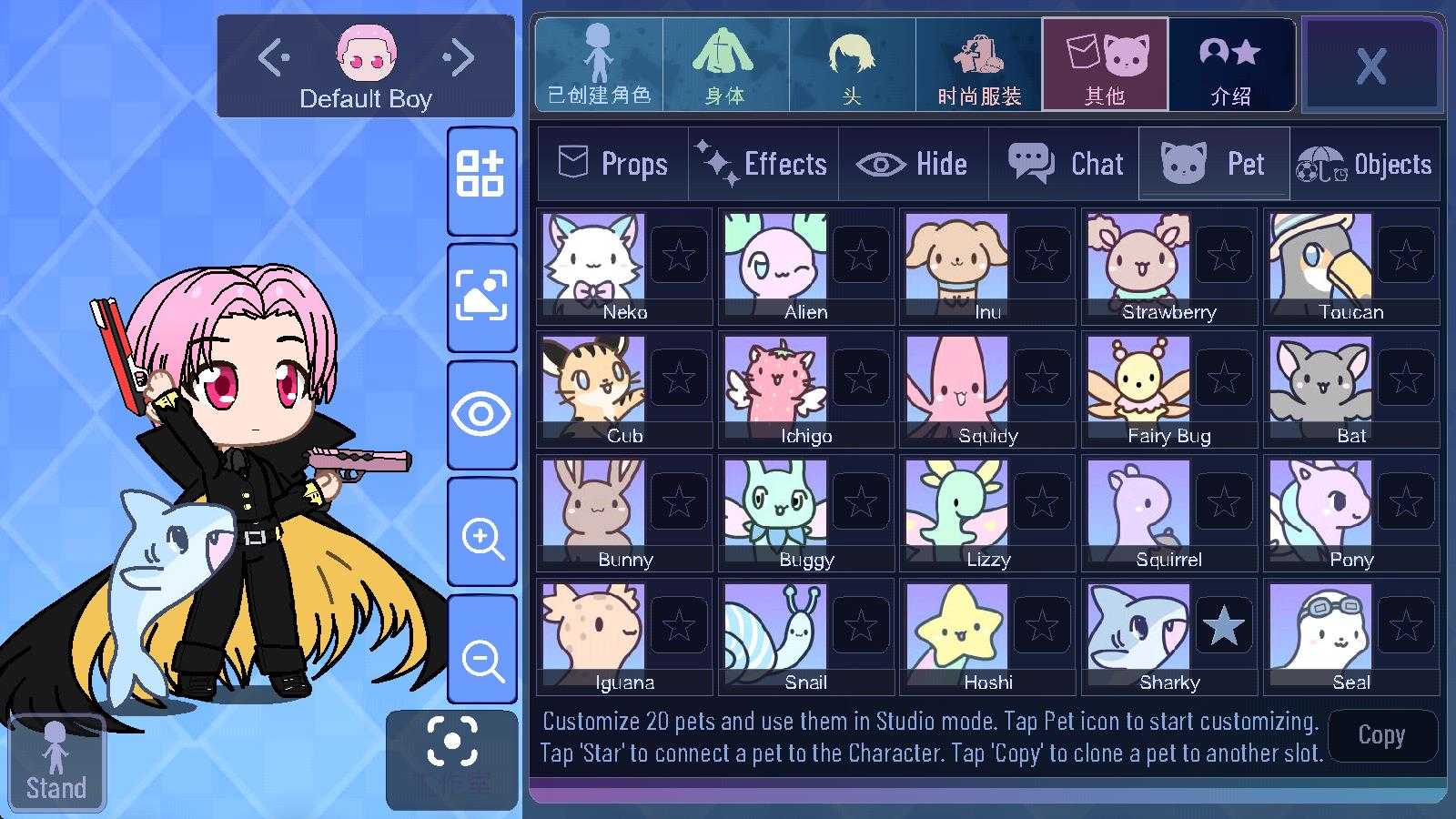Click the Copy pet button
The height and width of the screenshot is (819, 1456).
click(1381, 735)
